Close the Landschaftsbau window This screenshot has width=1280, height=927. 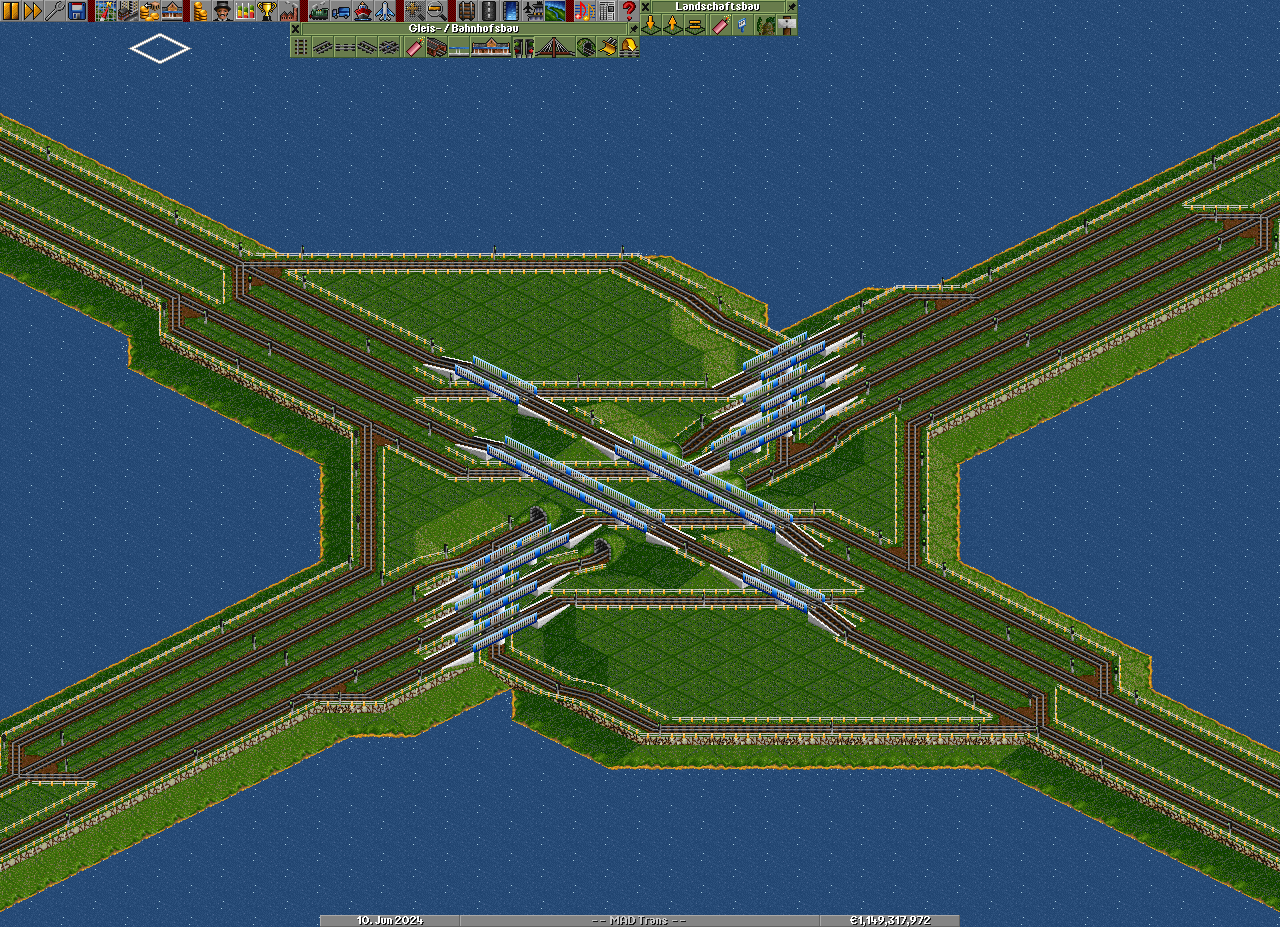tap(646, 6)
